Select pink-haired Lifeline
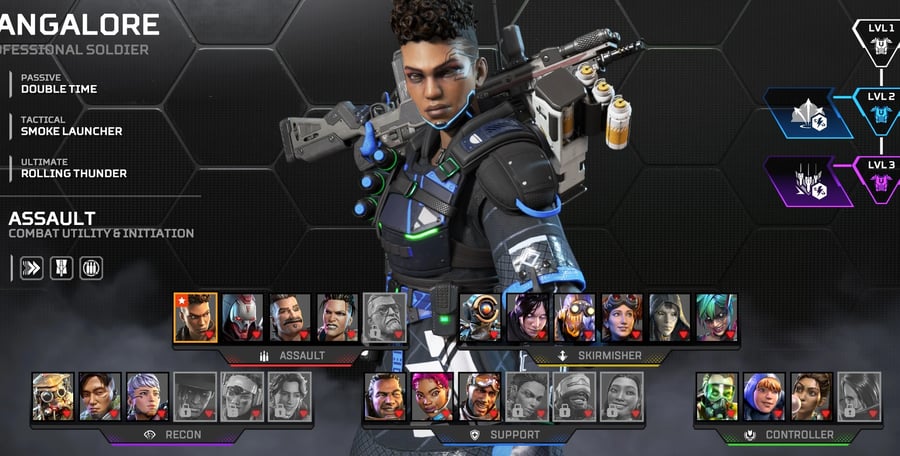The width and height of the screenshot is (900, 456). click(432, 397)
